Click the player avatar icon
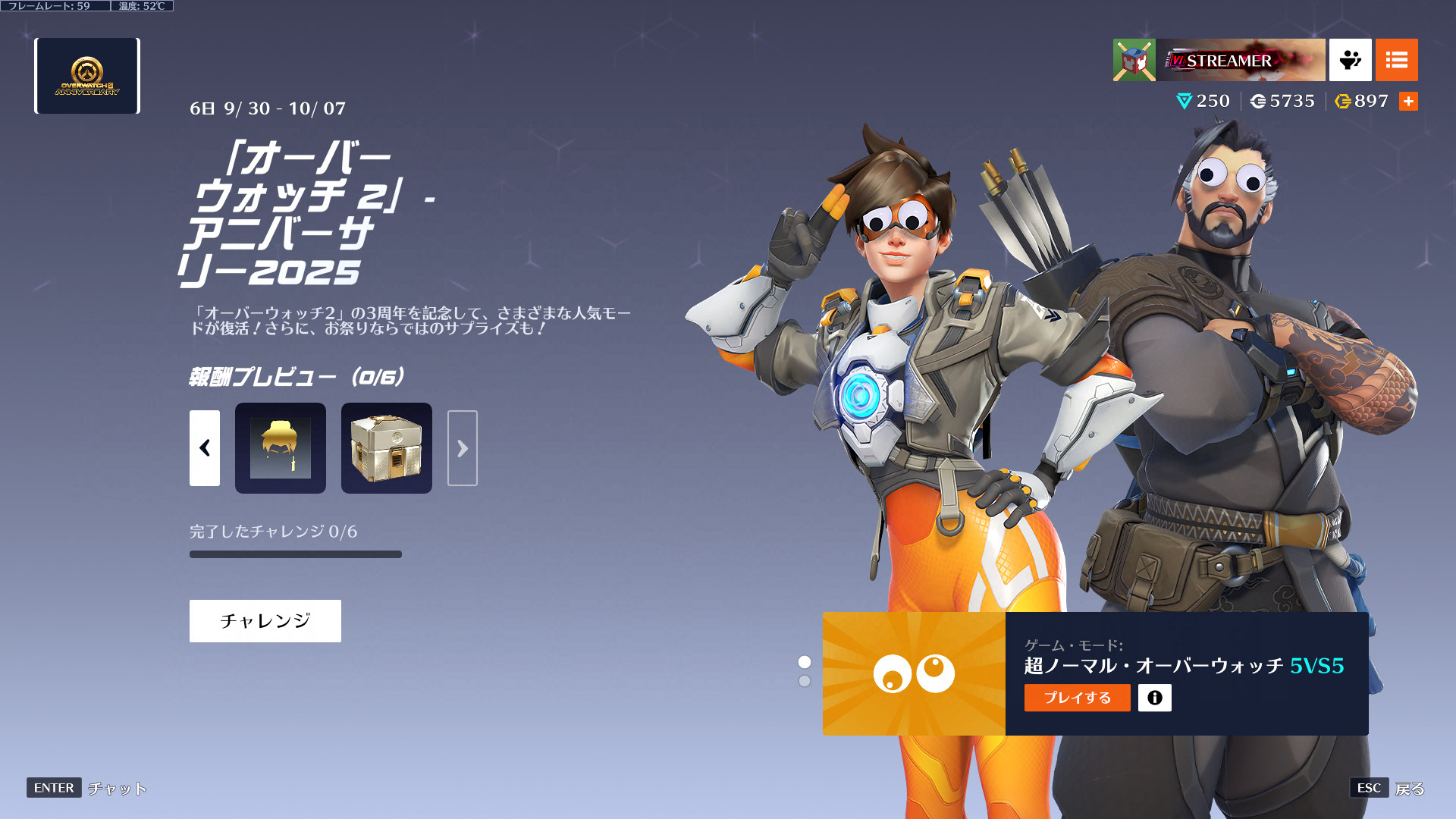 pyautogui.click(x=1134, y=60)
